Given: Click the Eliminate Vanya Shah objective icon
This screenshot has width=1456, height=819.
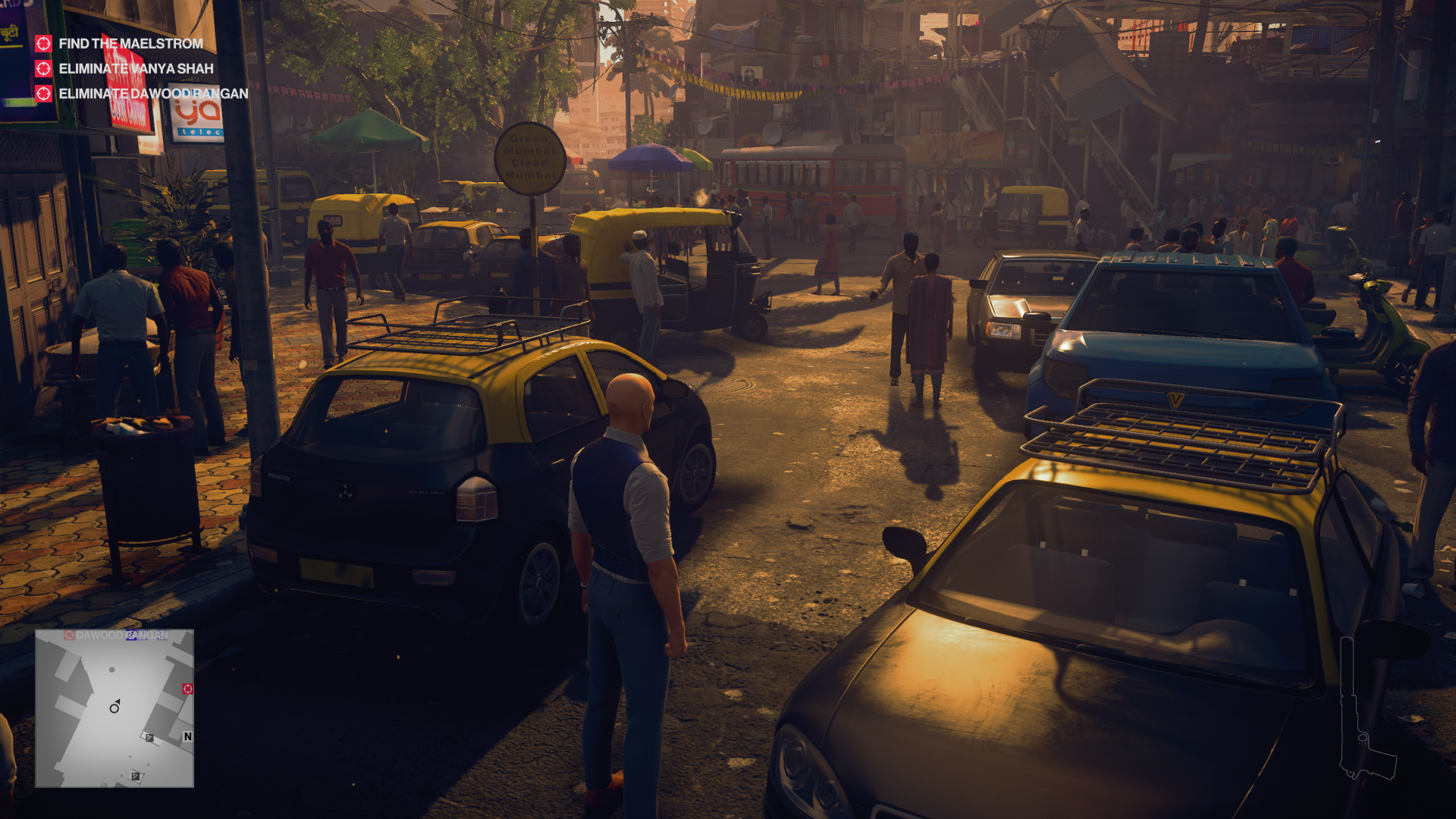Looking at the screenshot, I should coord(43,69).
